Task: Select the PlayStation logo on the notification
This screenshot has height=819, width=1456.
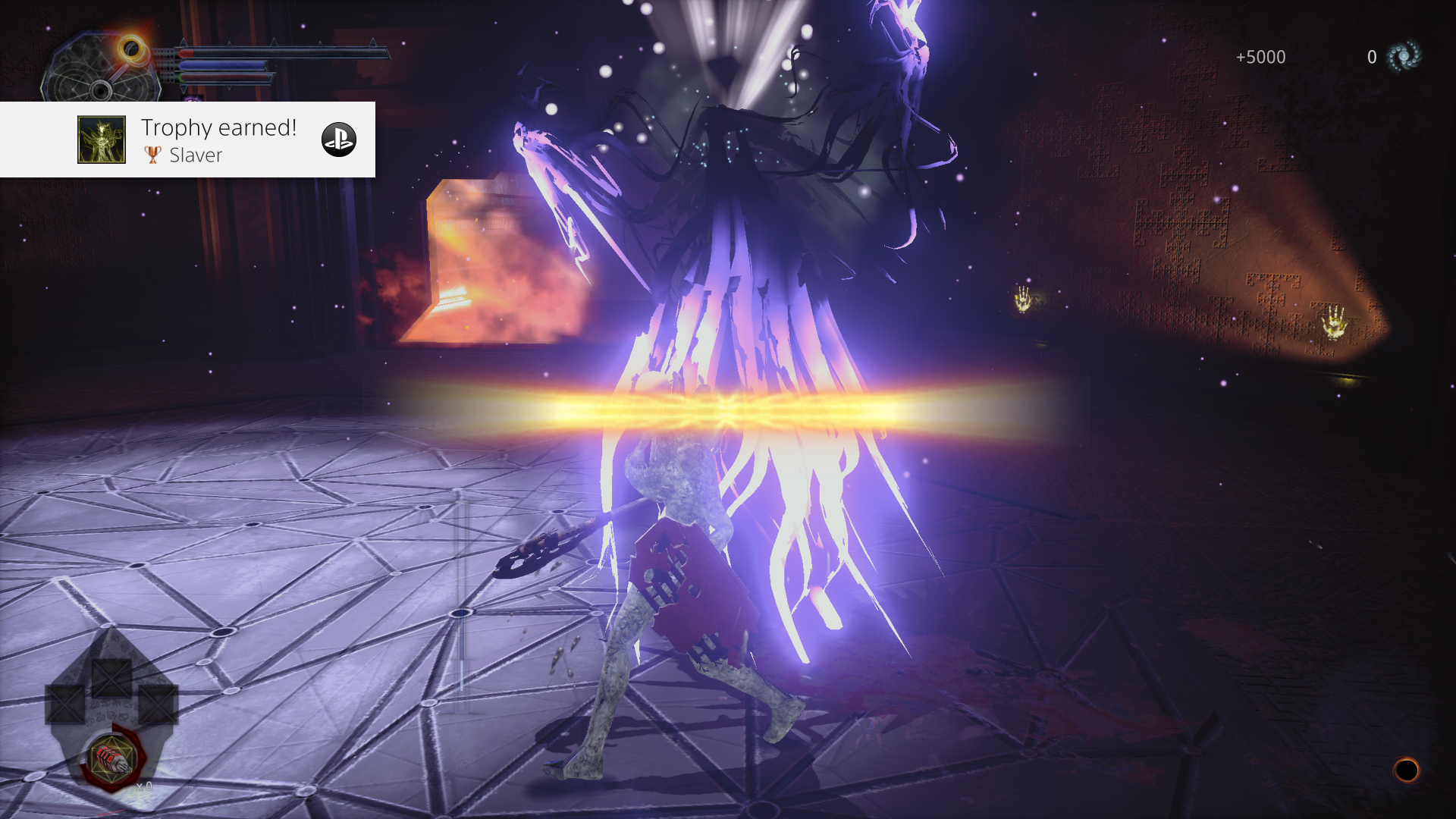Action: click(x=339, y=140)
